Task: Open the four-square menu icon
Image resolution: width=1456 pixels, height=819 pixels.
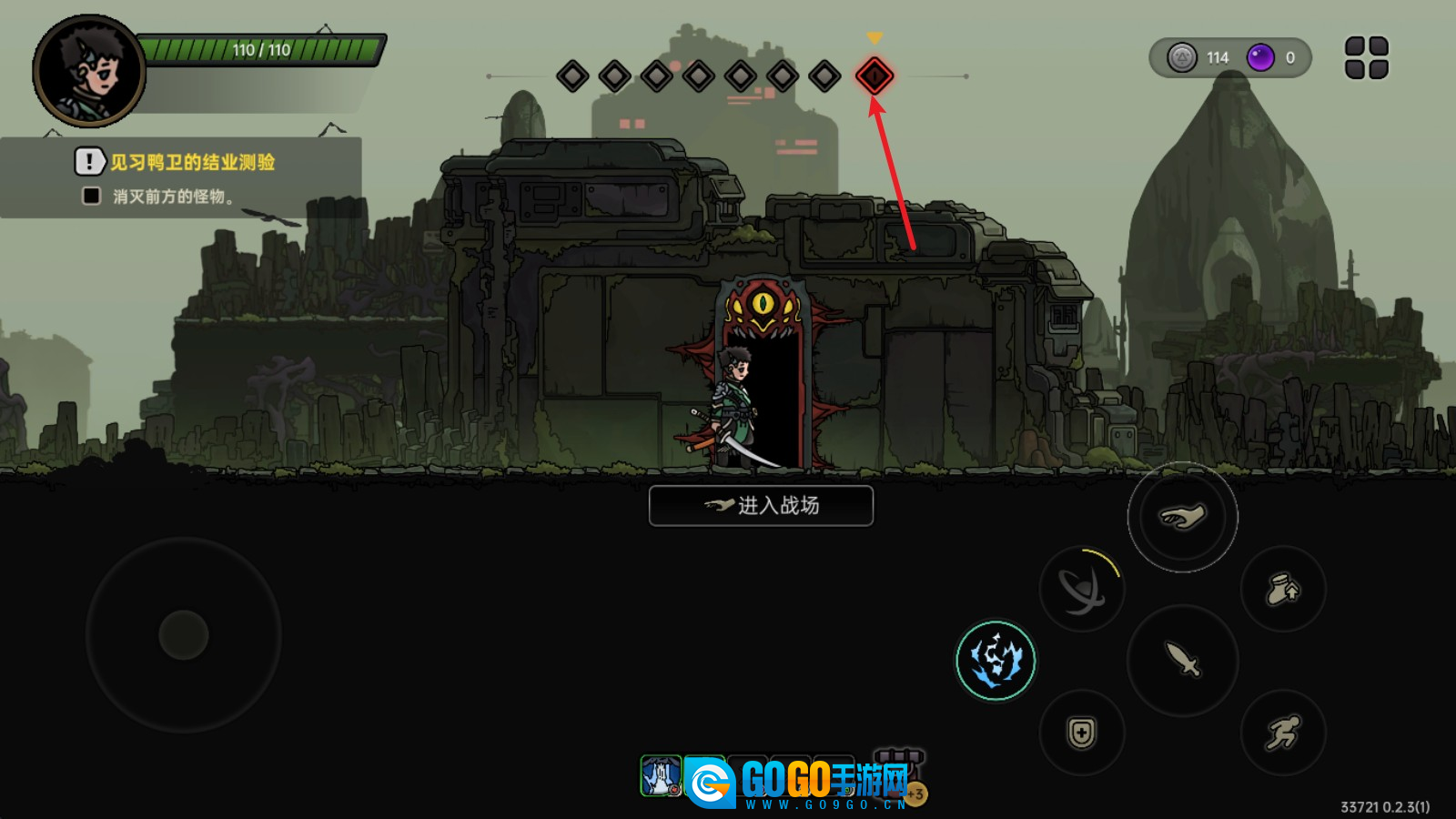Action: [x=1366, y=58]
